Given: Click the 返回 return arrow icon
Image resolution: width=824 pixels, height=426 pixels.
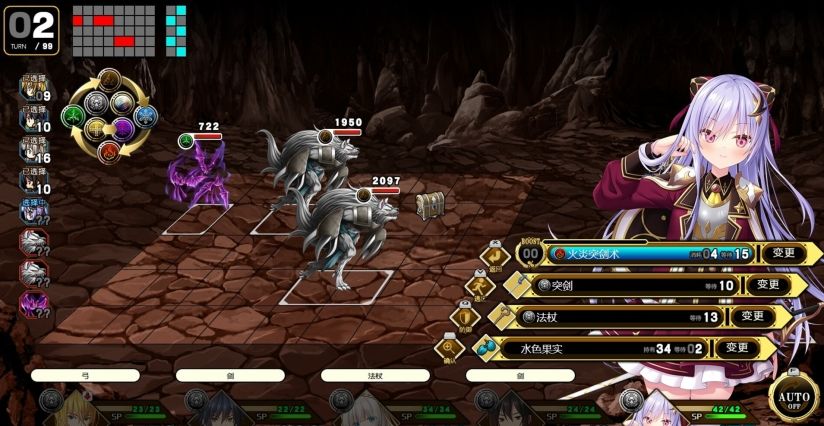Looking at the screenshot, I should [494, 253].
